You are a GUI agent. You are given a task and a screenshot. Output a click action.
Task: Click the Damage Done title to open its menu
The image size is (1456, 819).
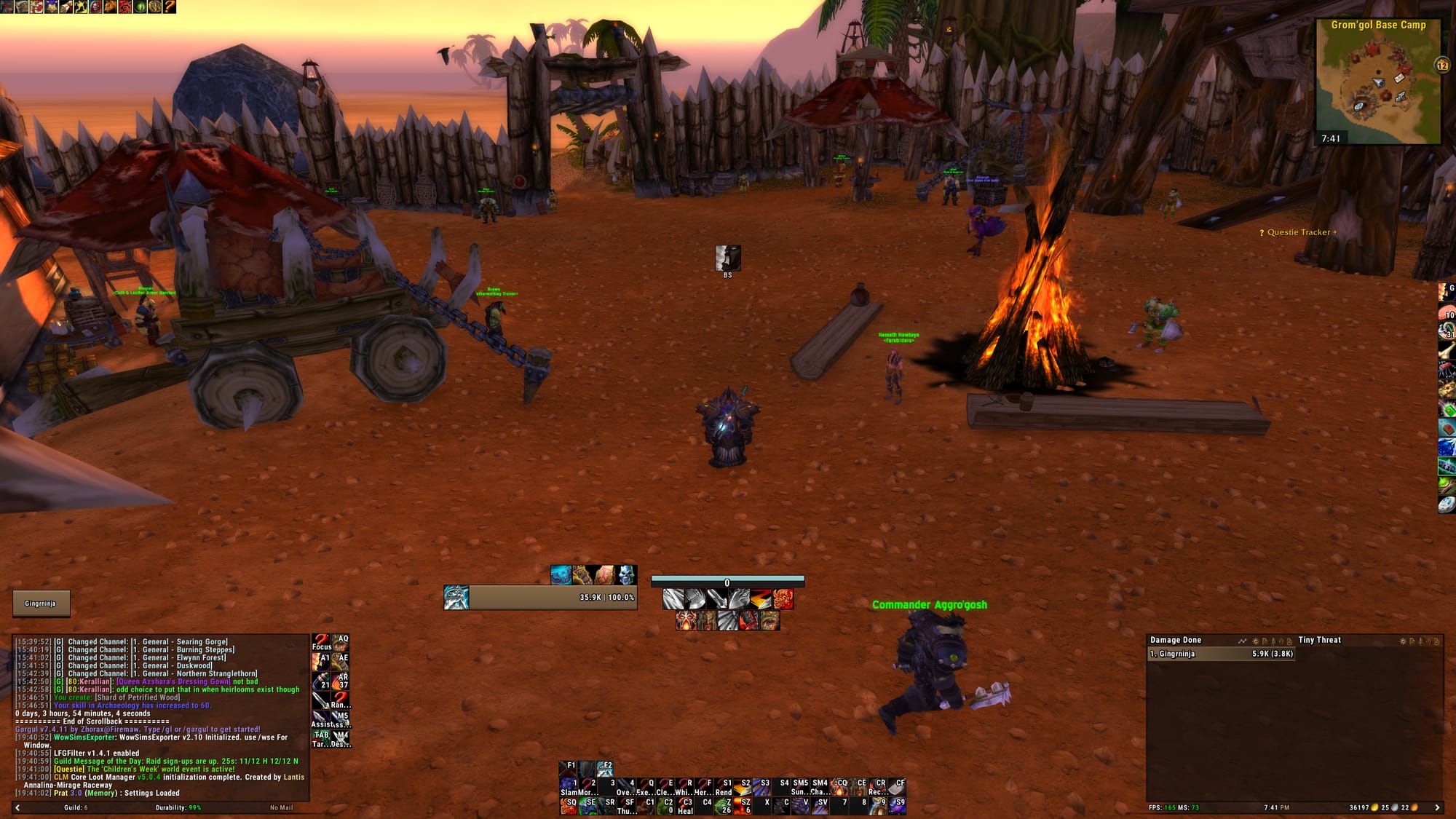tap(1174, 640)
